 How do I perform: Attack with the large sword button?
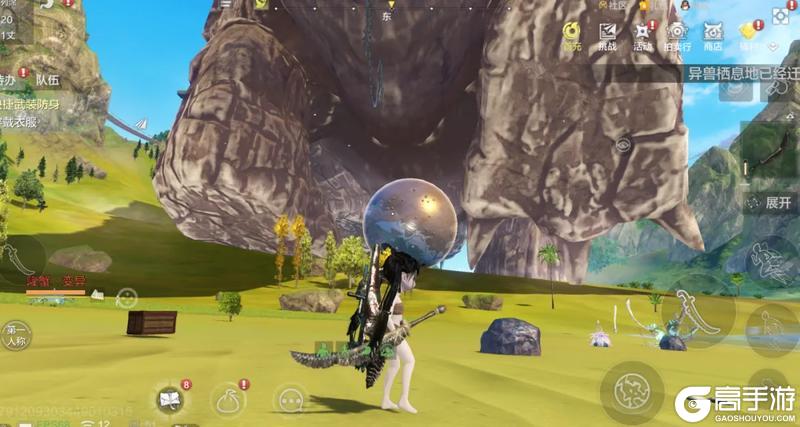click(696, 306)
